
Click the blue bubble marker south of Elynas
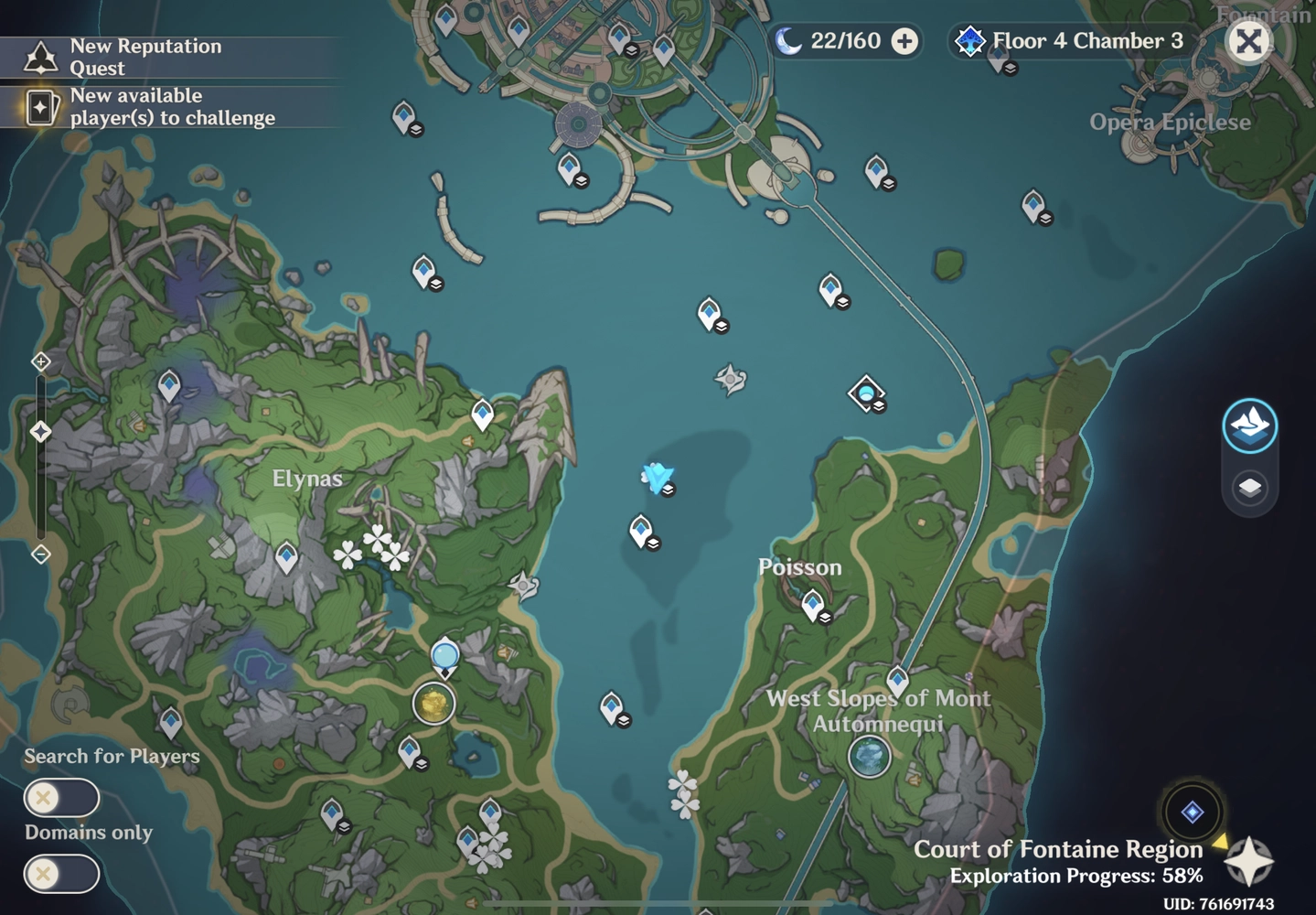point(444,654)
